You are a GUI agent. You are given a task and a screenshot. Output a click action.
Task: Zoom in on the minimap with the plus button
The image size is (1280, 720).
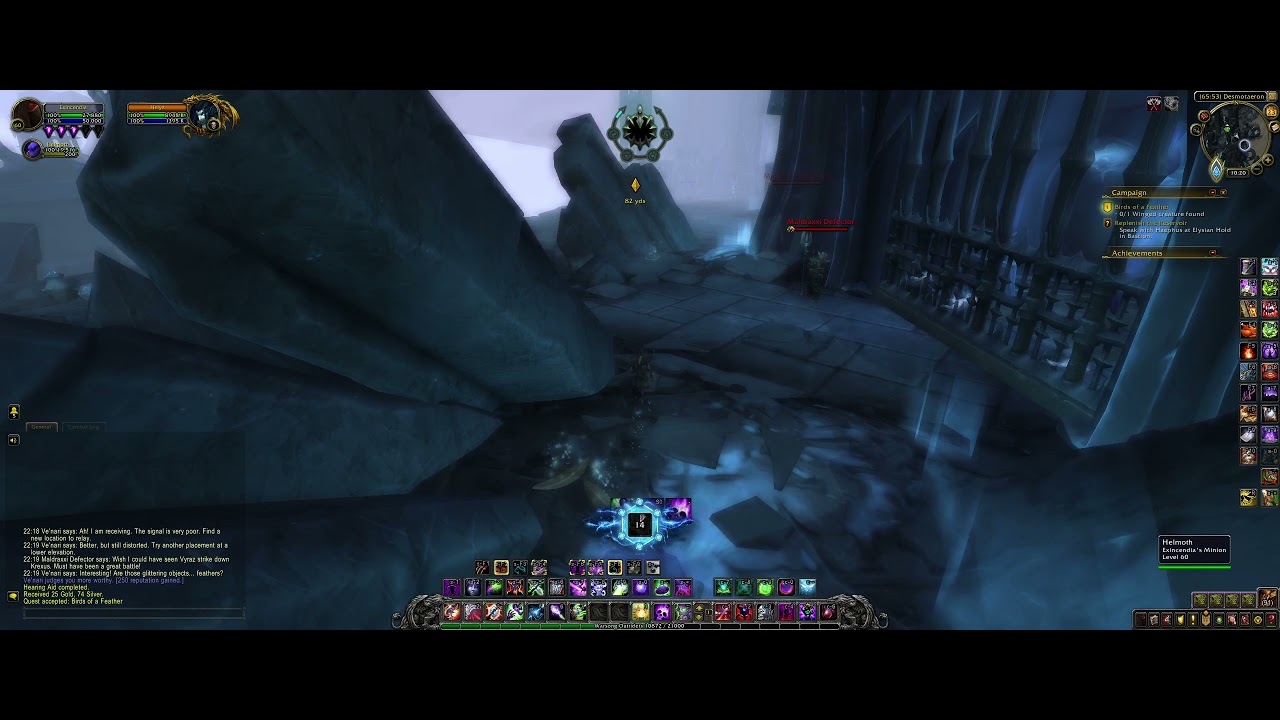coord(1267,160)
